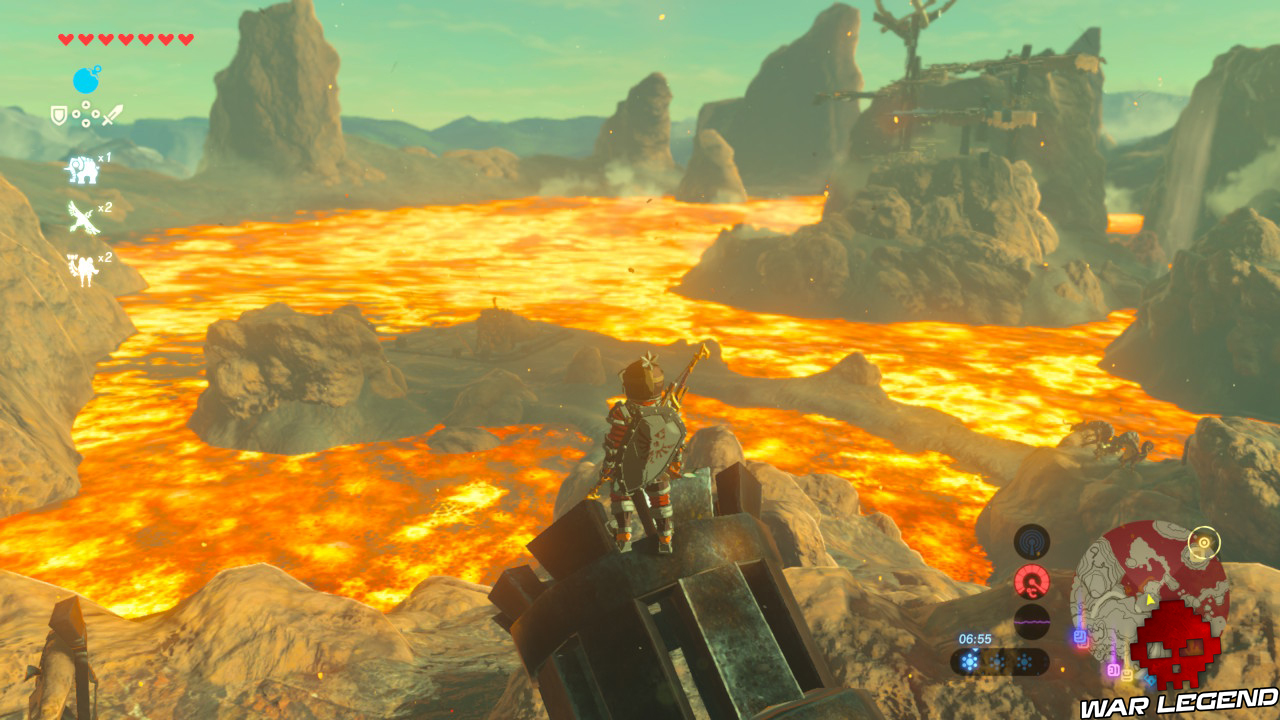
Task: Click Link's yellow position arrow on the minimap
Action: (x=1150, y=599)
